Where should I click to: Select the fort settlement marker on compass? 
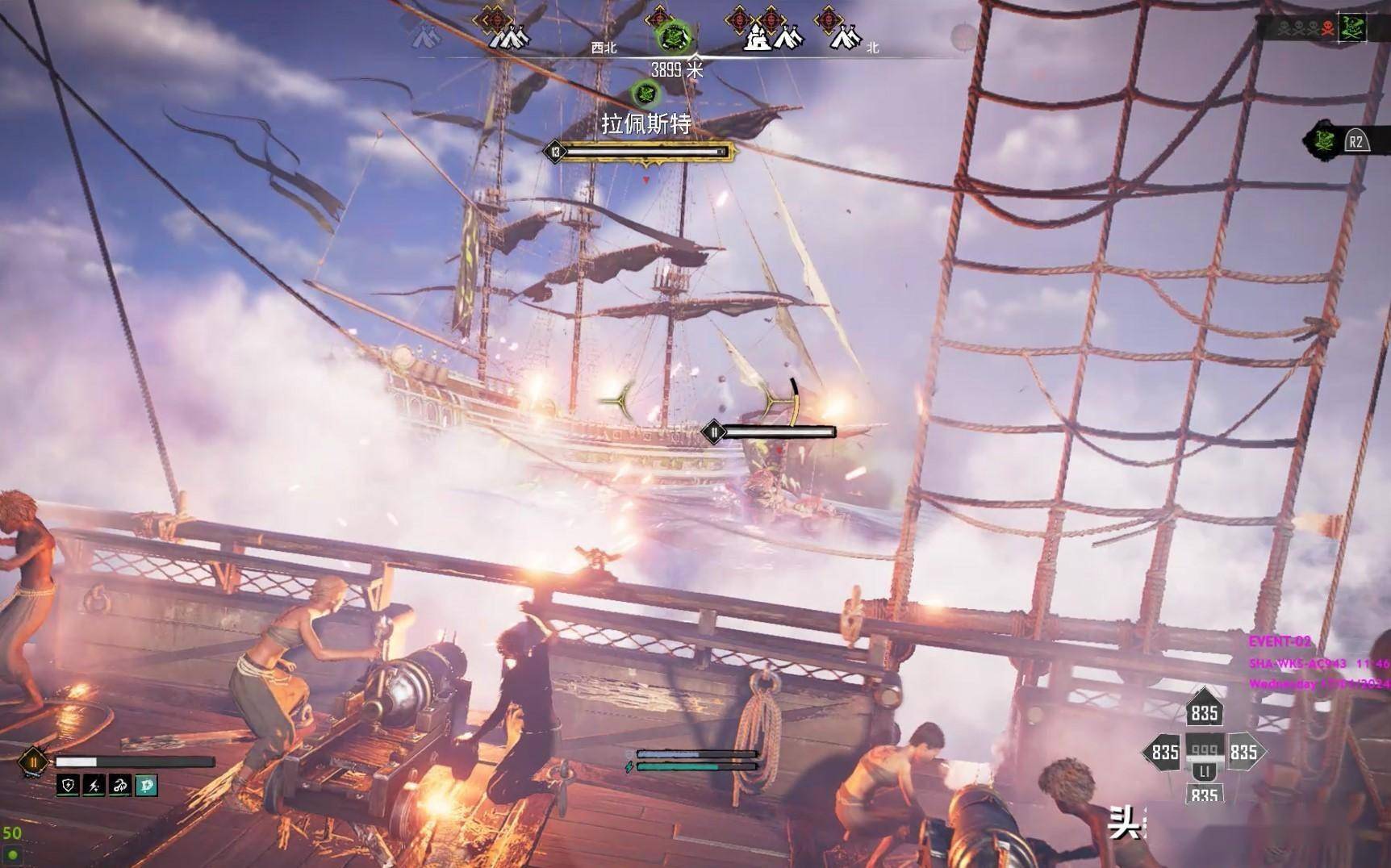pos(757,36)
